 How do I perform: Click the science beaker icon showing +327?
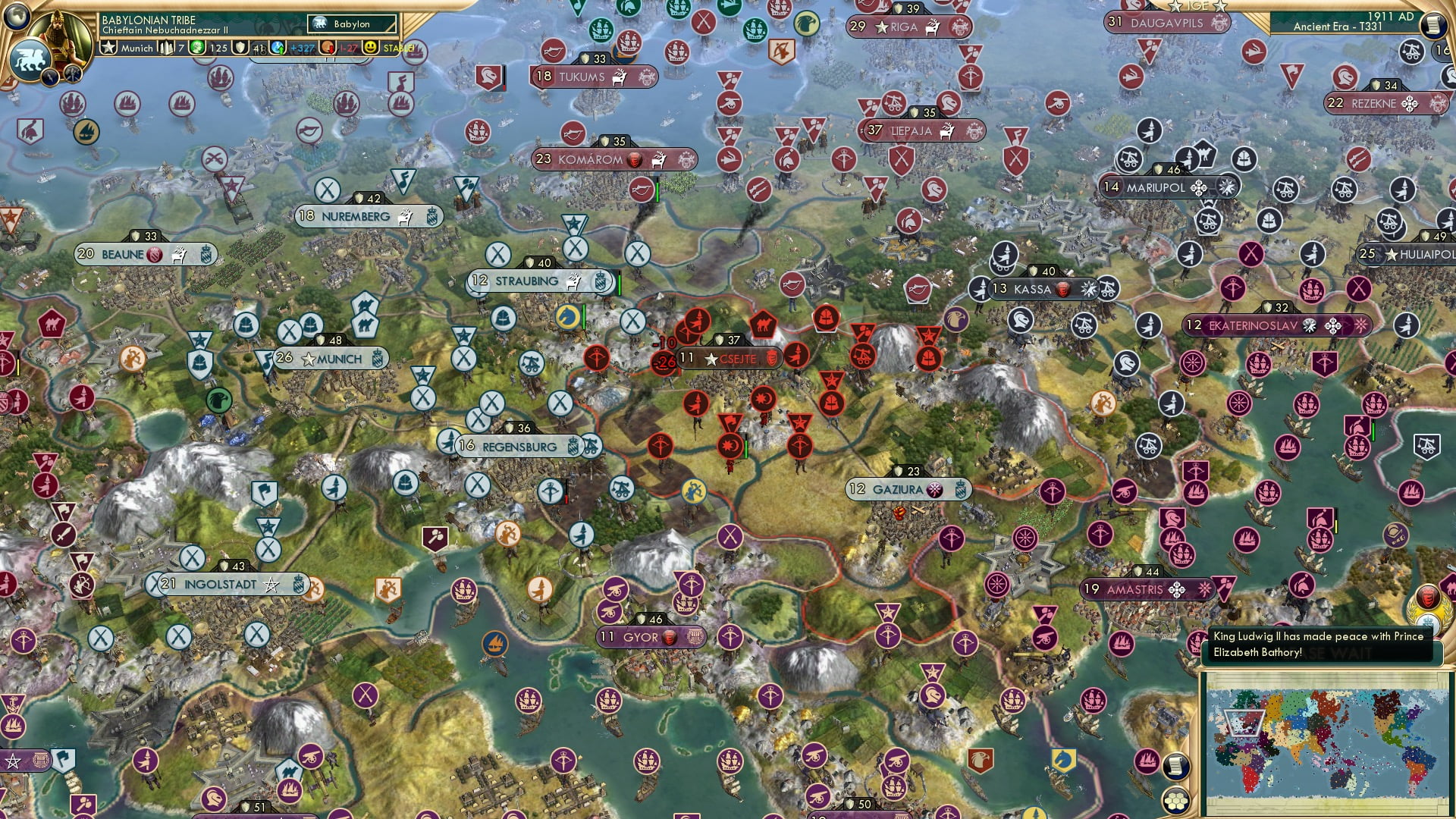(278, 48)
